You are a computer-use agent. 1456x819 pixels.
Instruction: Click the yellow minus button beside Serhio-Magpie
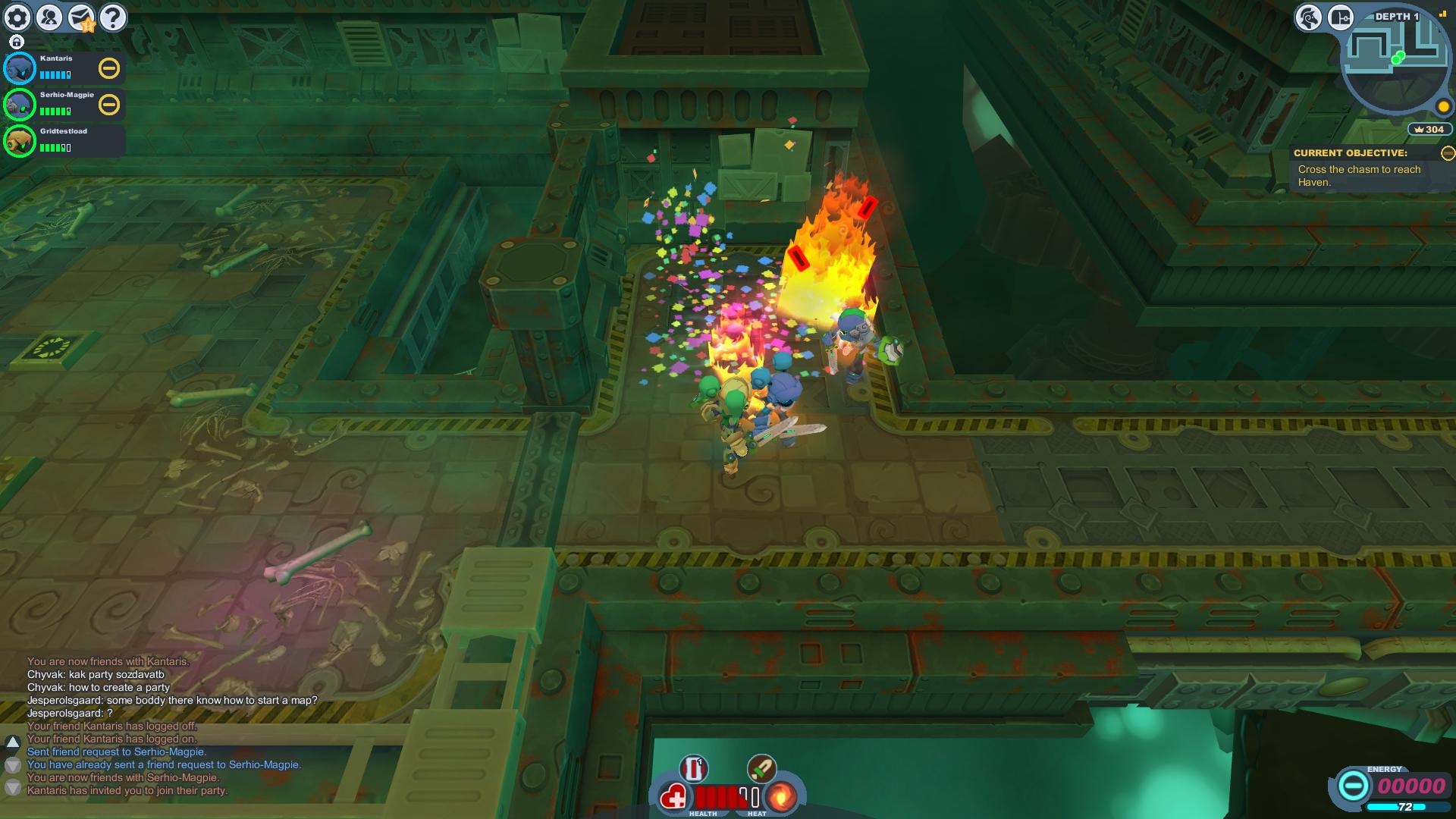(x=109, y=105)
